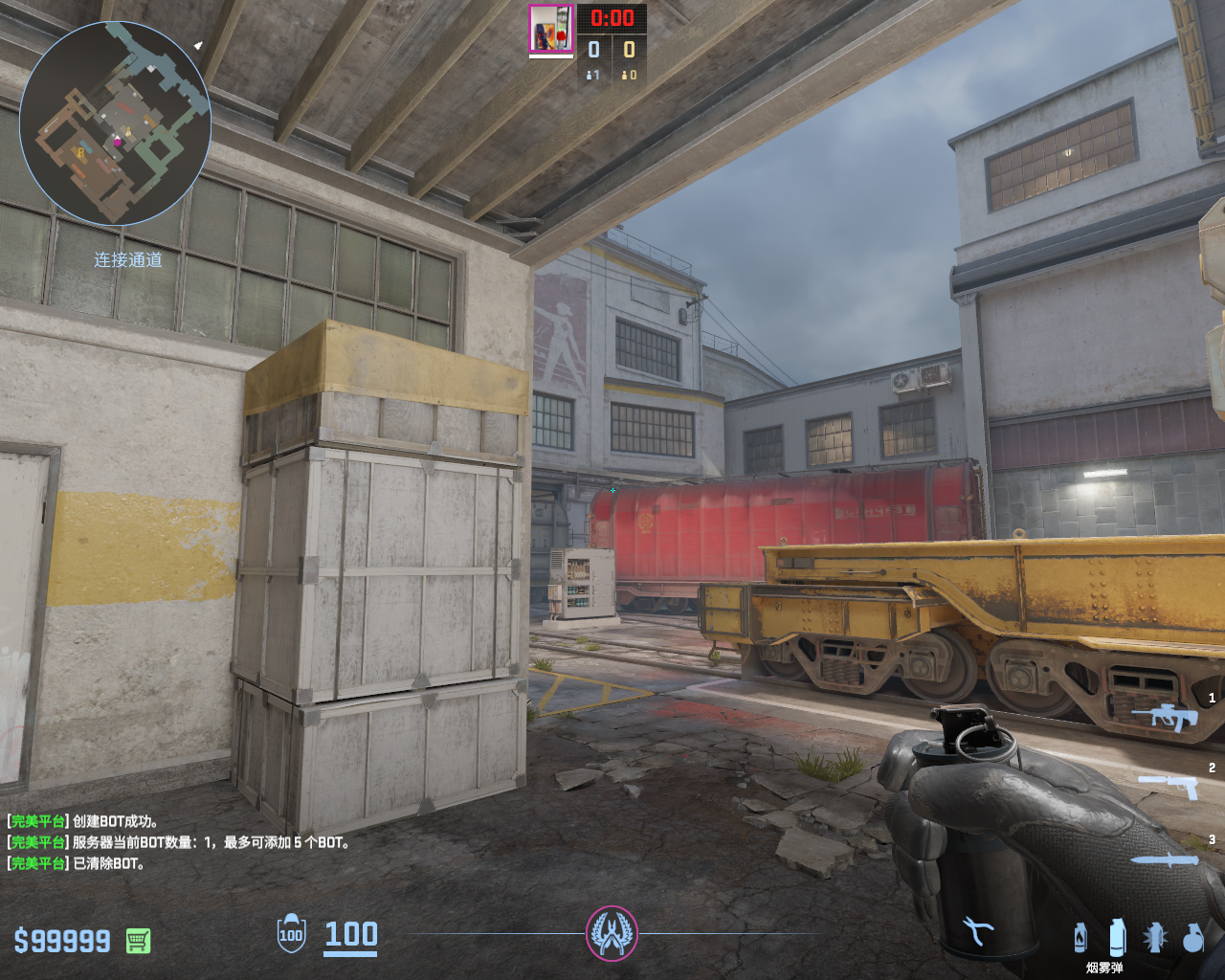Viewport: 1225px width, 980px height.
Task: Click the Counter-Terrorist team emblem
Action: (612, 933)
